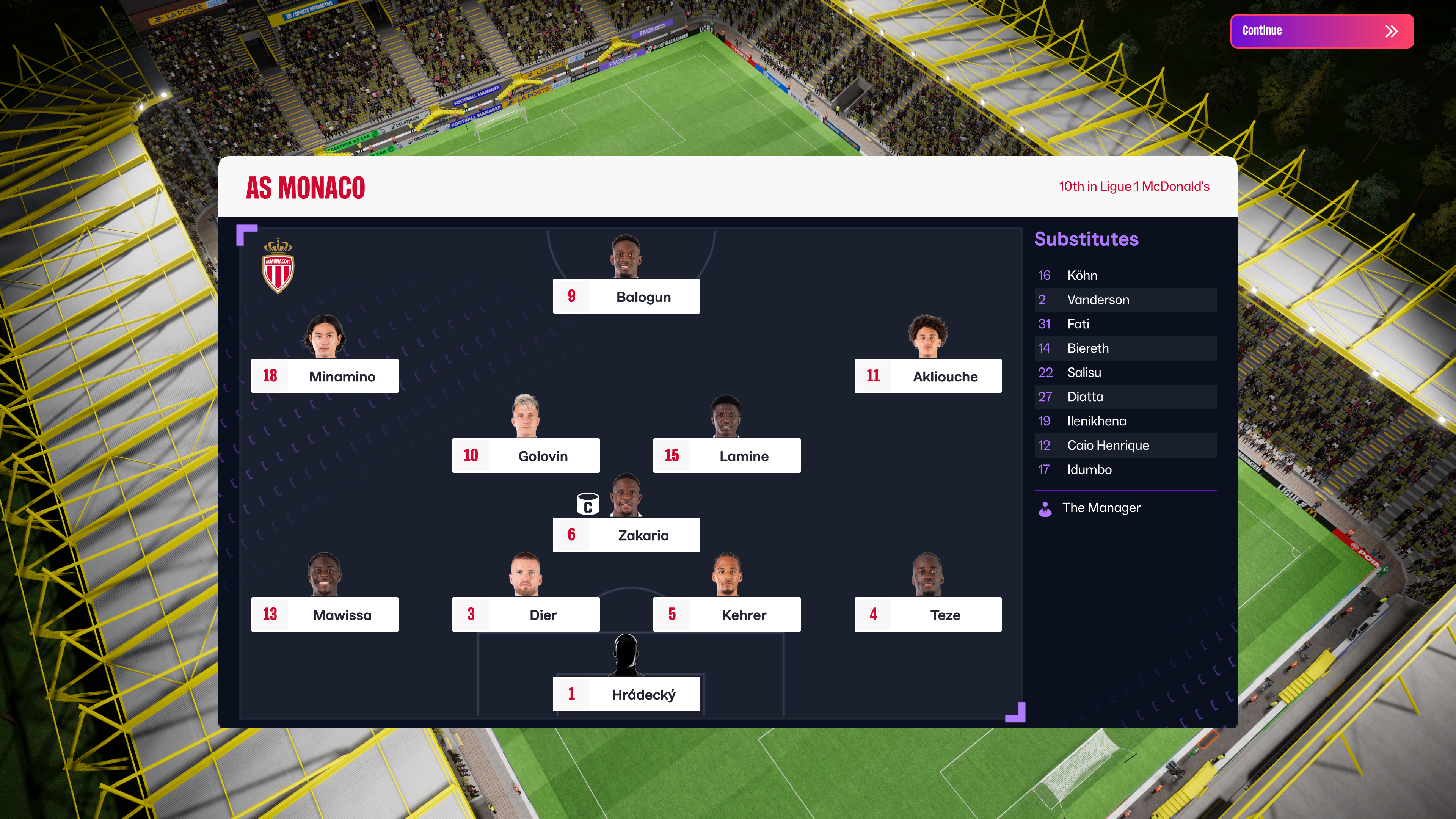Choose Teze's number 4 card
The height and width of the screenshot is (819, 1456).
pos(927,615)
